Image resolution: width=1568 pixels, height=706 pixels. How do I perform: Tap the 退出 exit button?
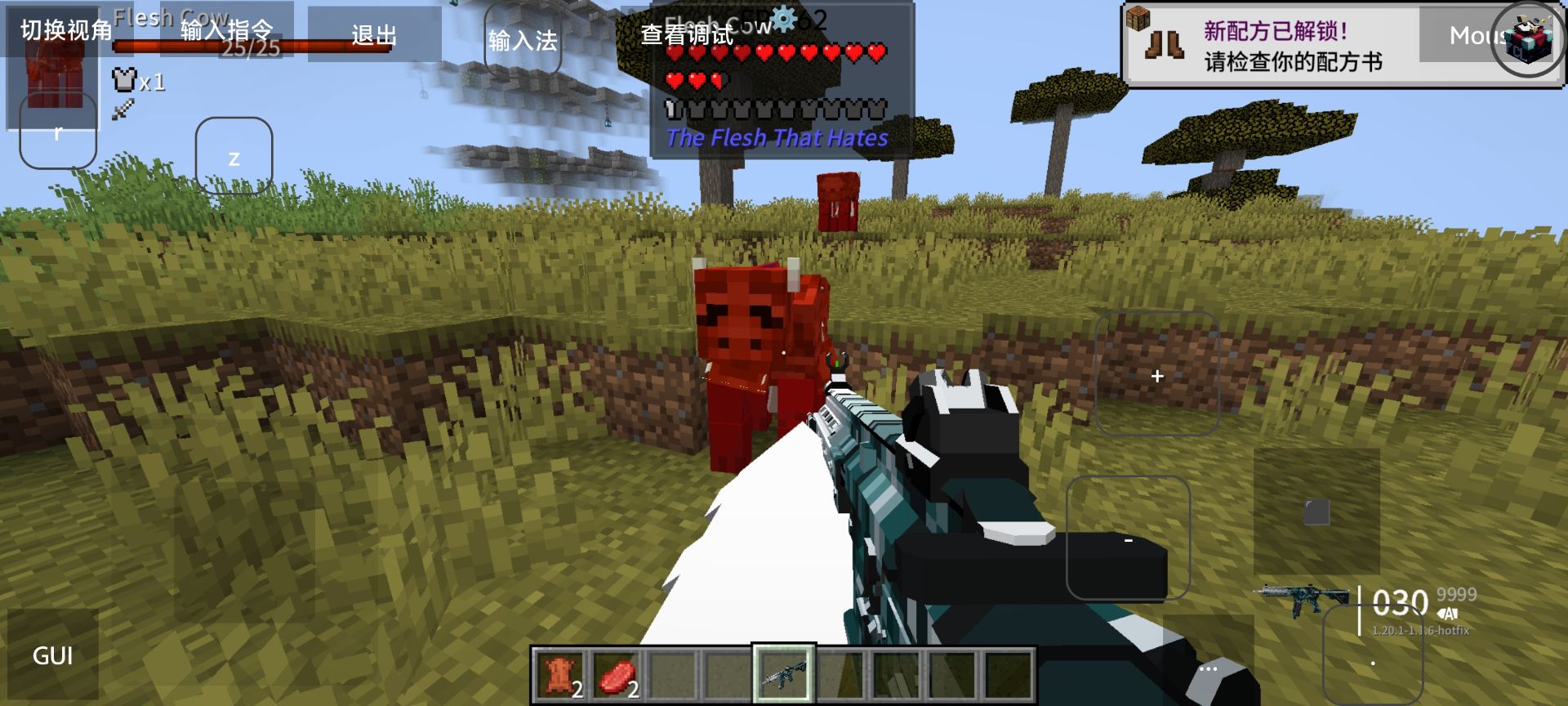click(374, 34)
